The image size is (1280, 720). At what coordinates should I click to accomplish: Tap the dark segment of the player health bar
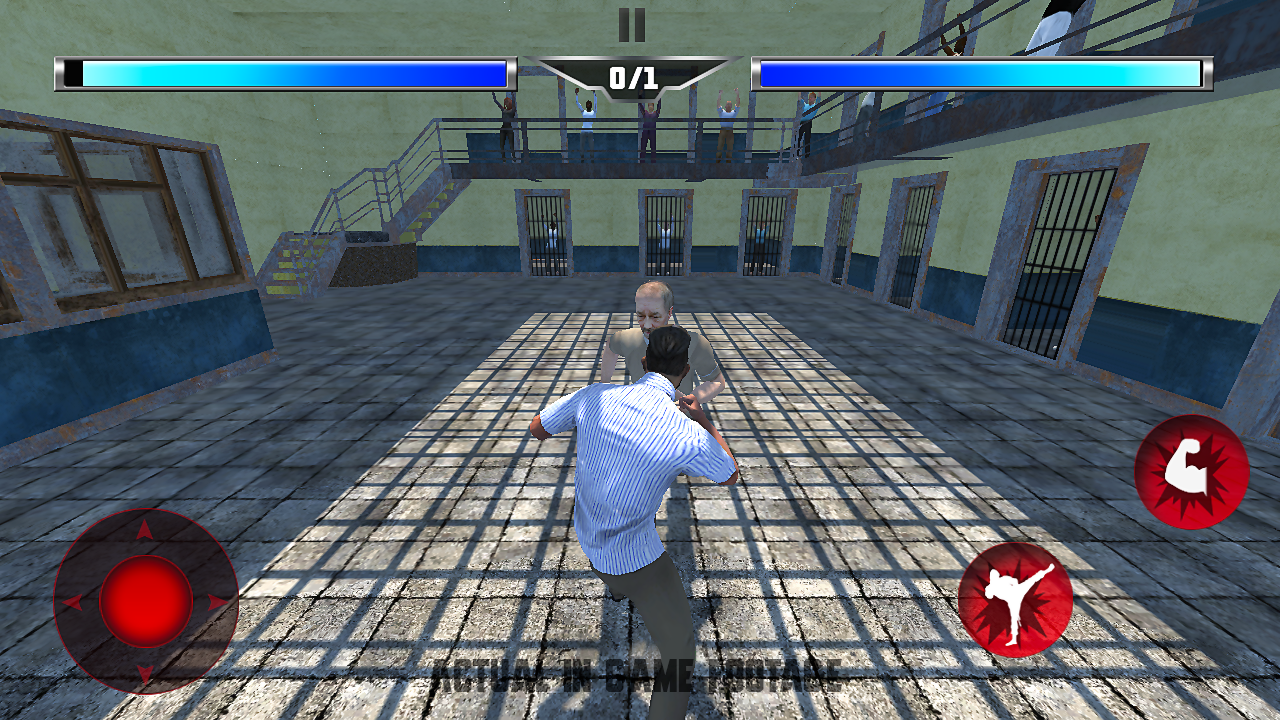[x=70, y=72]
